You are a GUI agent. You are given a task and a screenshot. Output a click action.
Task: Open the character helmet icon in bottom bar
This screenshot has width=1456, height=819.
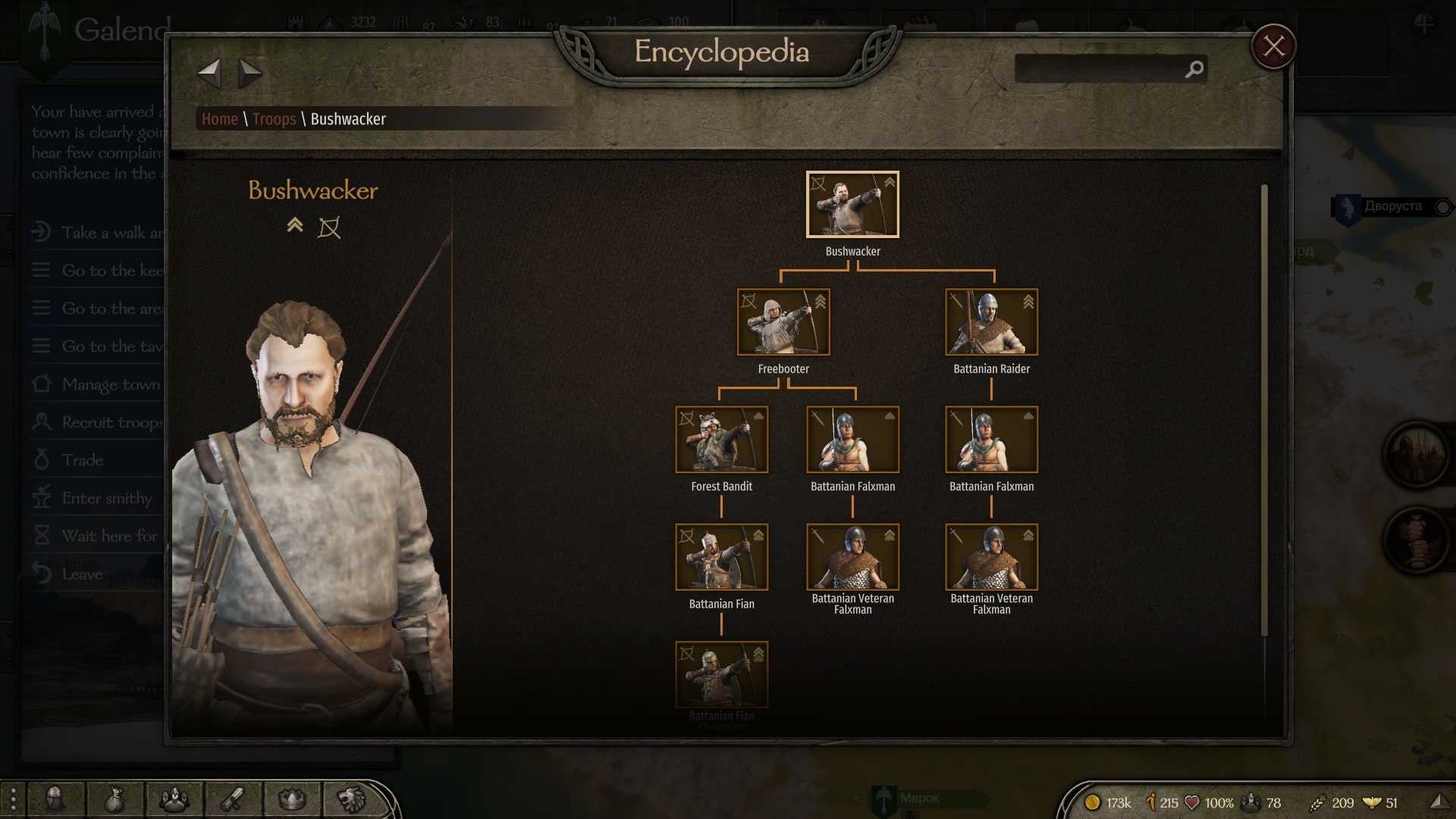point(55,799)
